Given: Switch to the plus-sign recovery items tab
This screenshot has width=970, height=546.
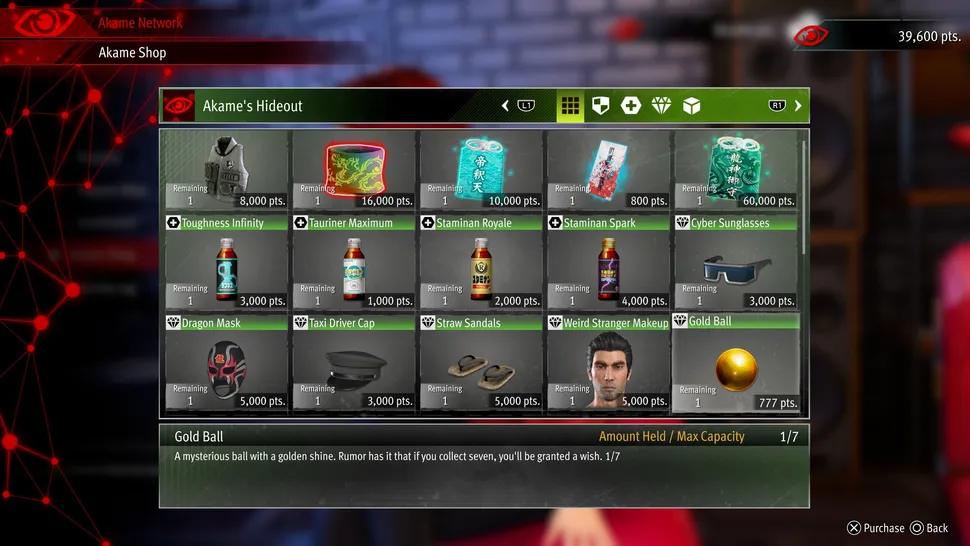Looking at the screenshot, I should click(630, 106).
